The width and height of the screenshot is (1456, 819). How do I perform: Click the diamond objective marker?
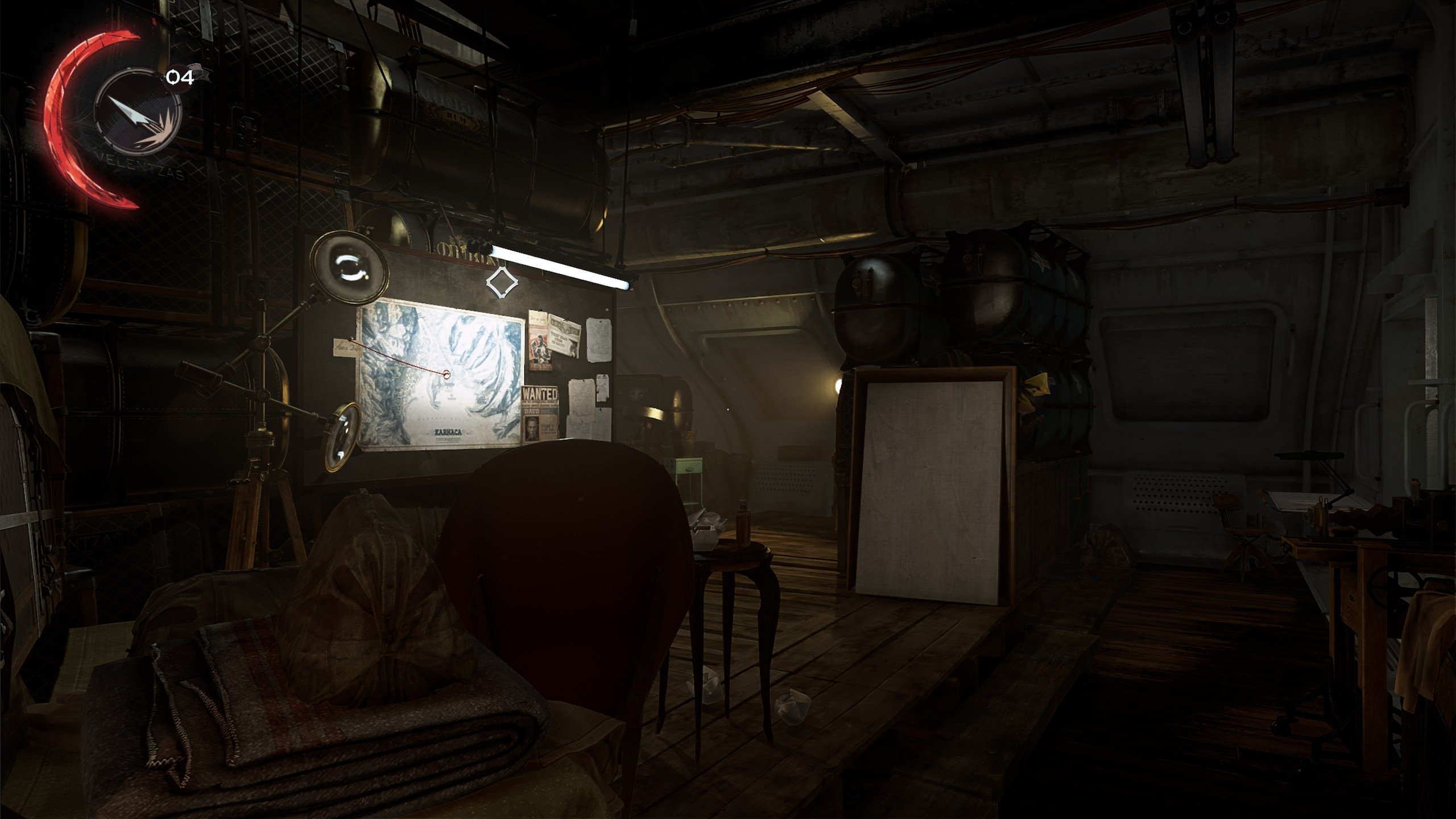pyautogui.click(x=502, y=283)
